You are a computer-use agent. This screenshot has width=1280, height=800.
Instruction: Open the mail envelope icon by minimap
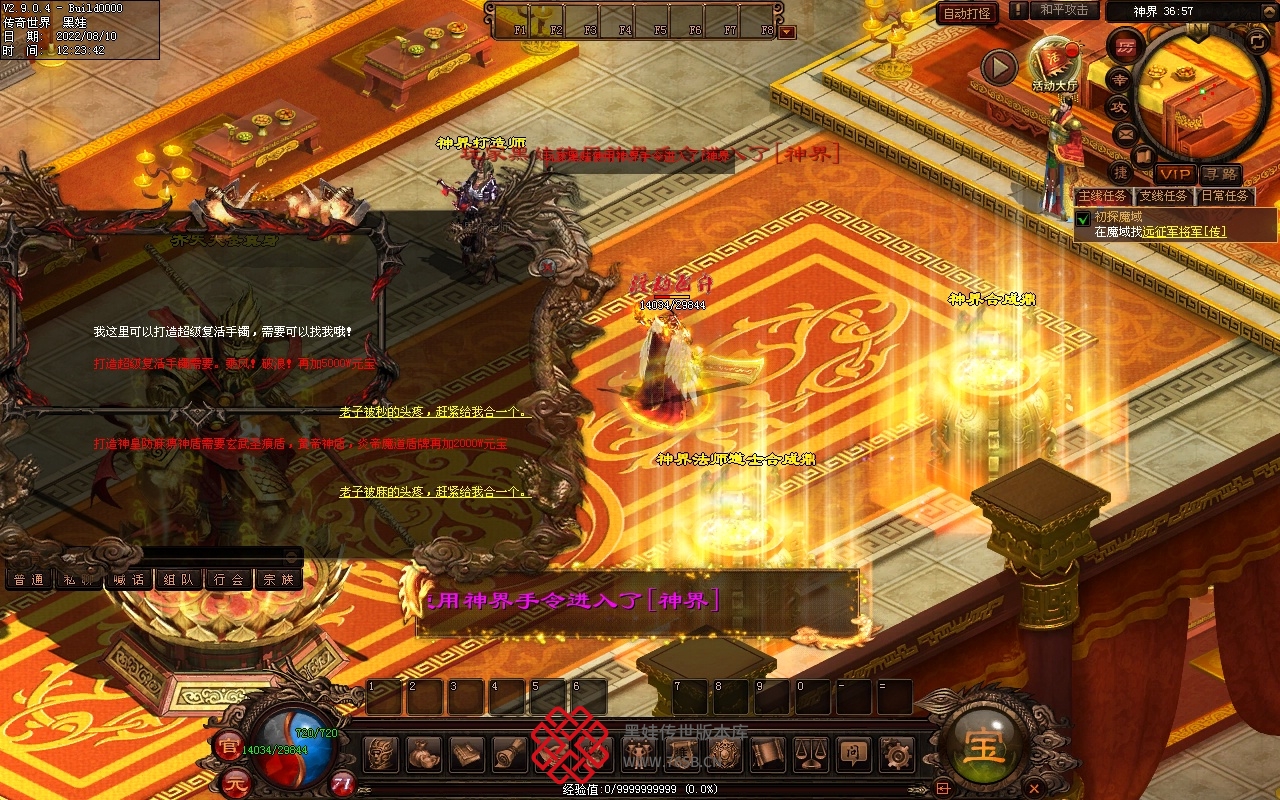(1125, 132)
